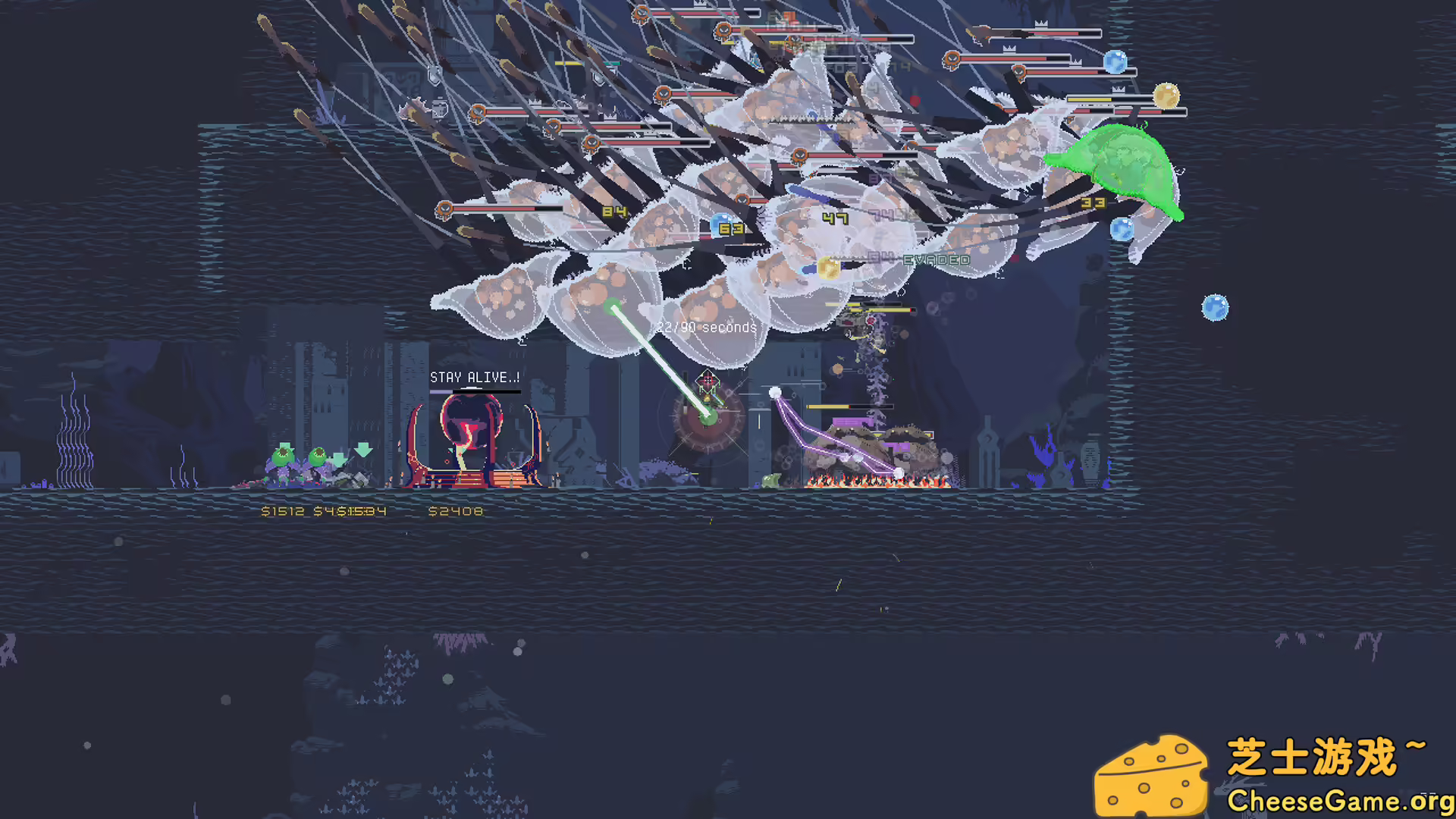Click the $2408 price label under the portal
Image resolution: width=1456 pixels, height=819 pixels.
click(x=455, y=511)
